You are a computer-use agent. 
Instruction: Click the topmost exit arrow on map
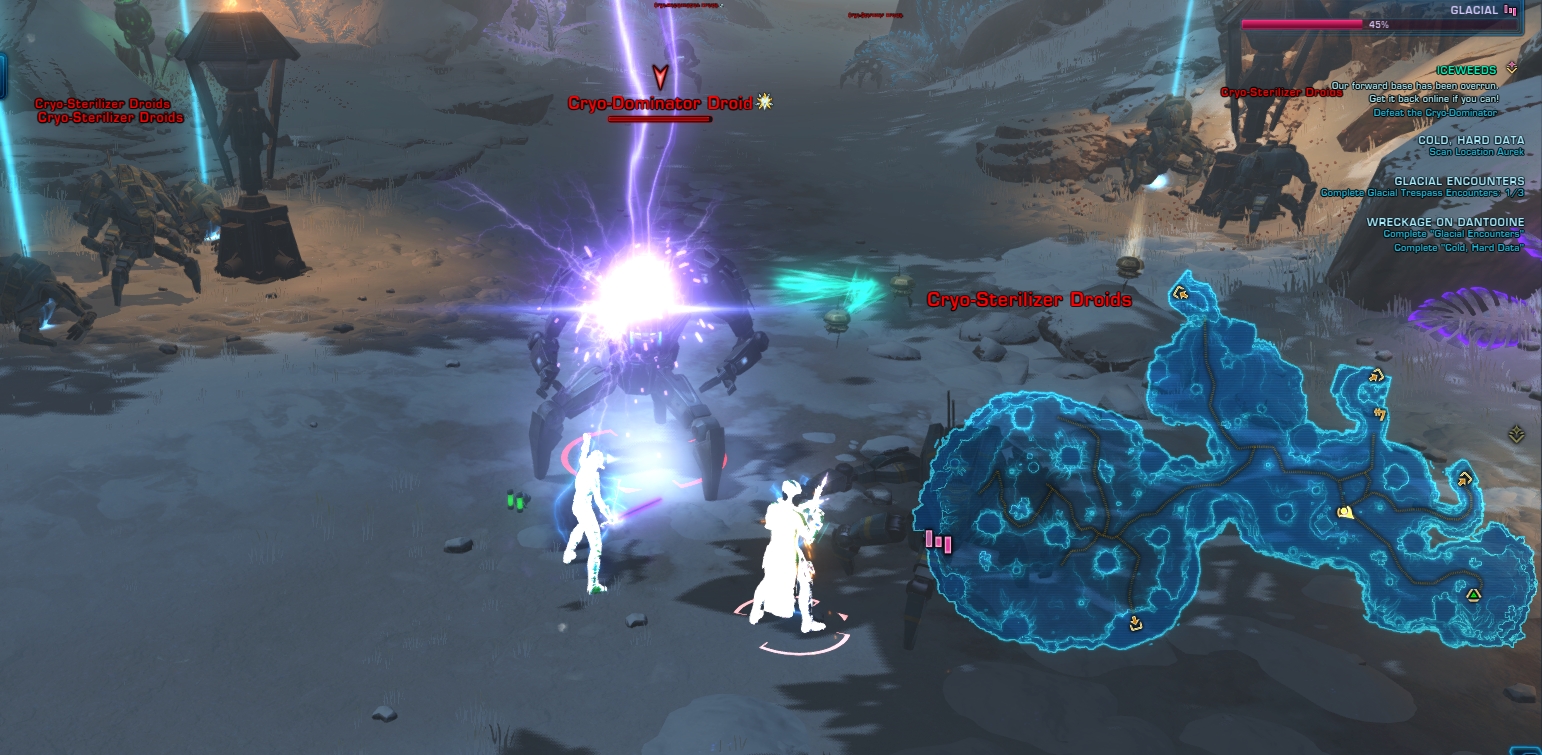click(1180, 294)
